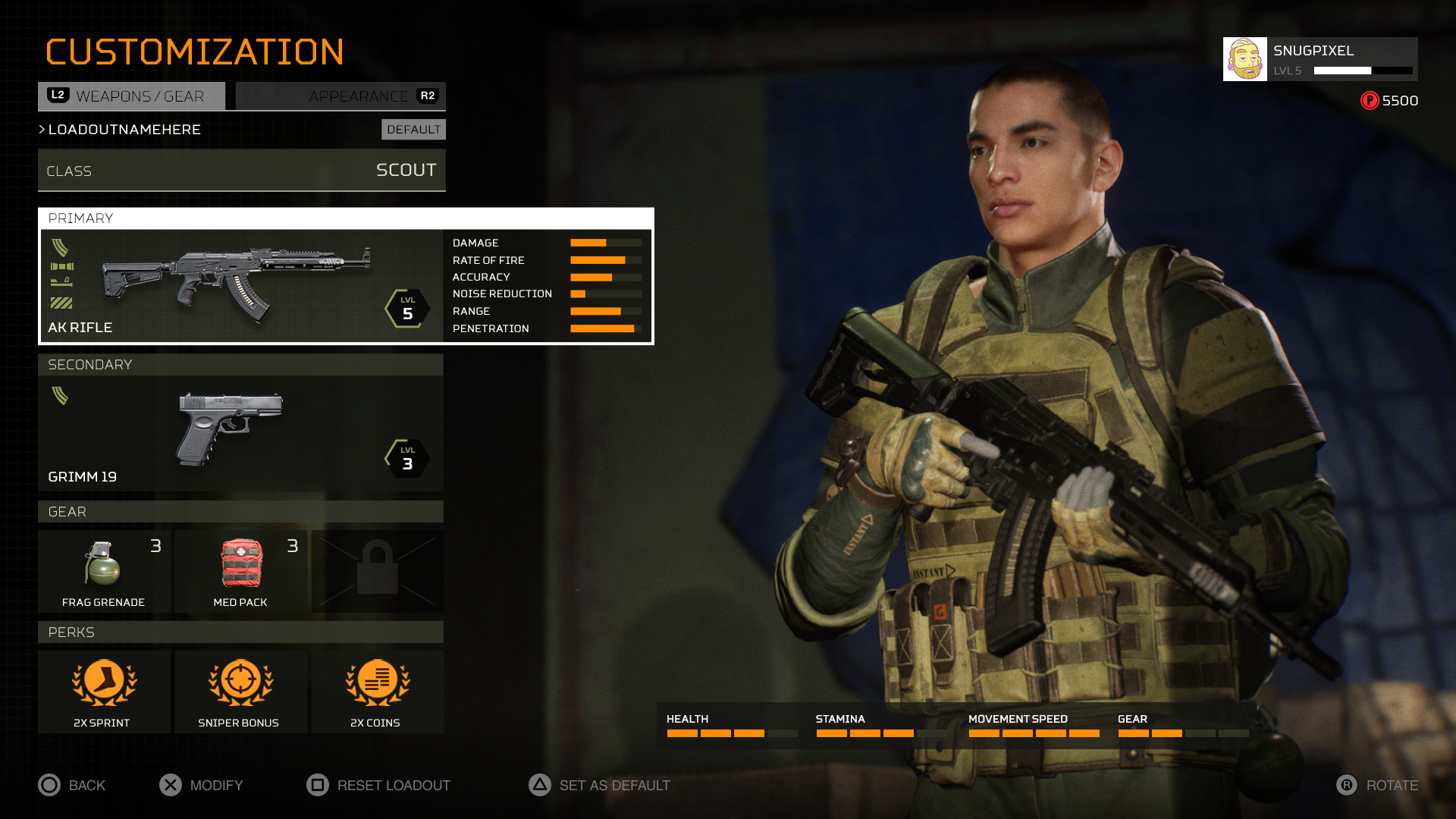The image size is (1456, 819).
Task: Click the Default loadout tag
Action: [413, 130]
